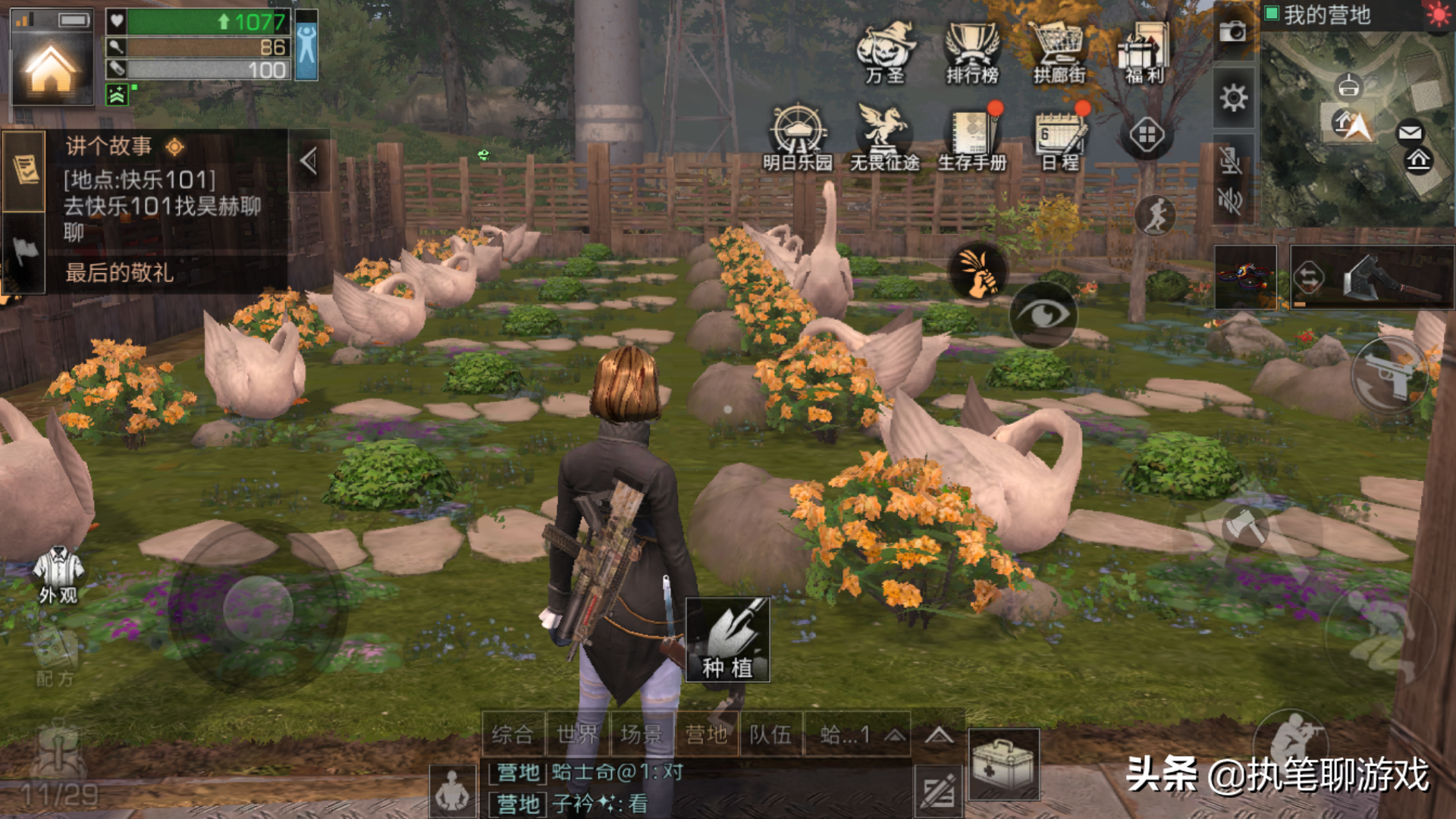The width and height of the screenshot is (1456, 819).
Task: Take a screenshot with camera icon
Action: point(1233,31)
